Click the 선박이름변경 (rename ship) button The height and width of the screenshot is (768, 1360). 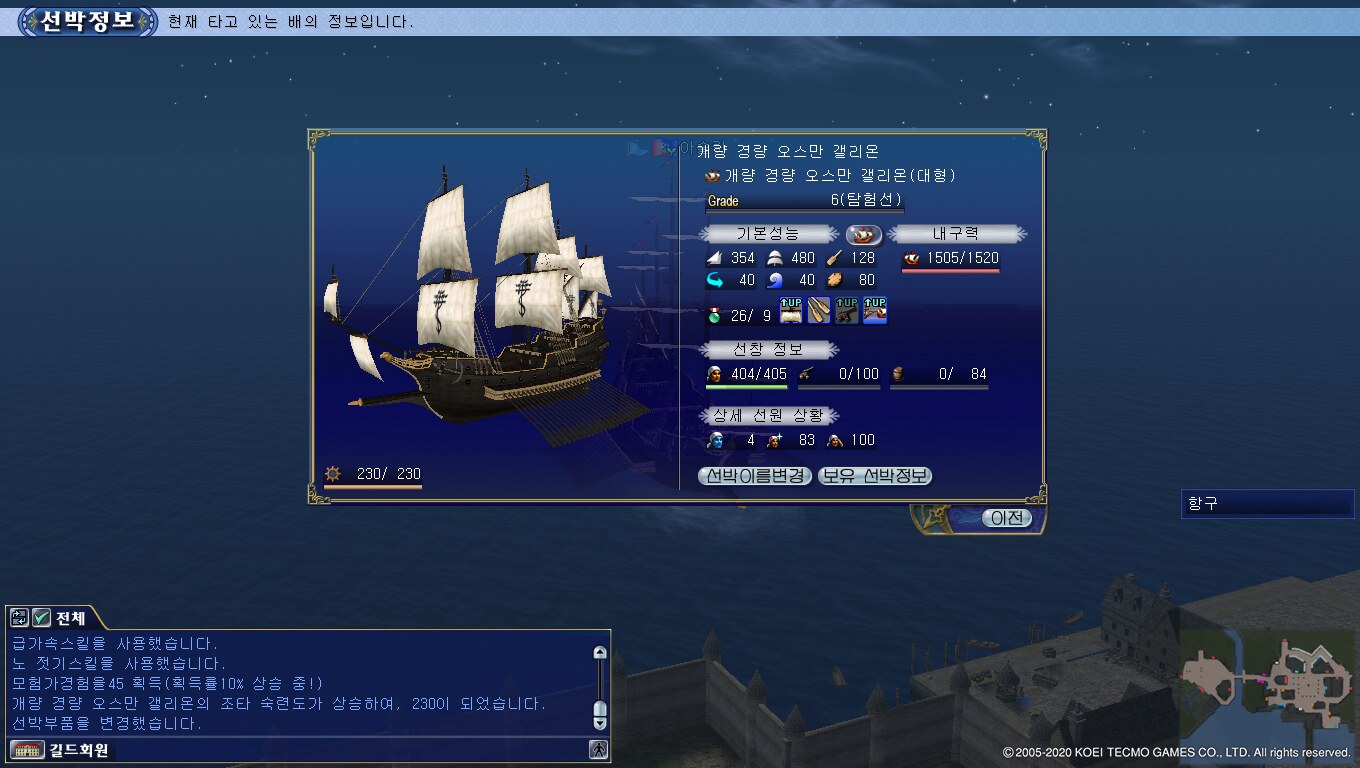click(754, 476)
